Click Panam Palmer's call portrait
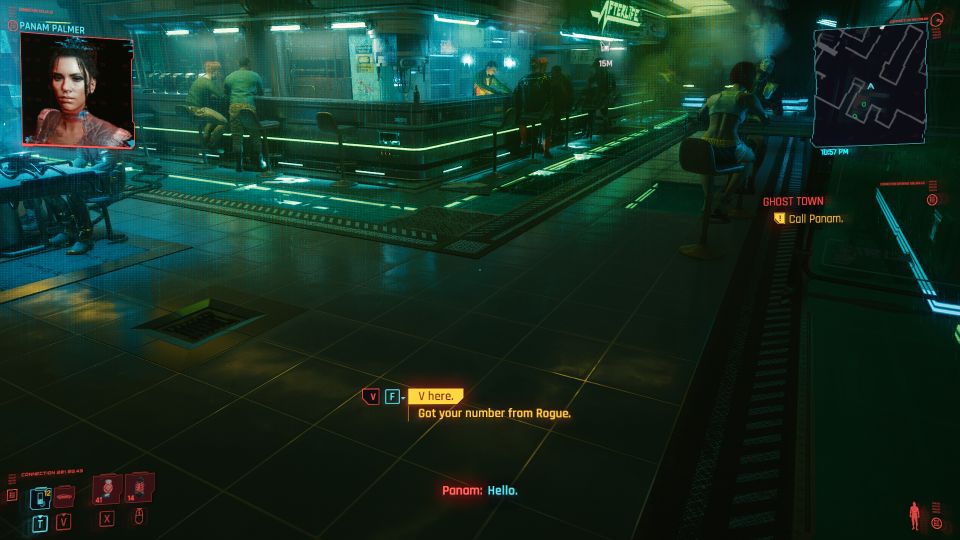The height and width of the screenshot is (540, 960). click(76, 92)
